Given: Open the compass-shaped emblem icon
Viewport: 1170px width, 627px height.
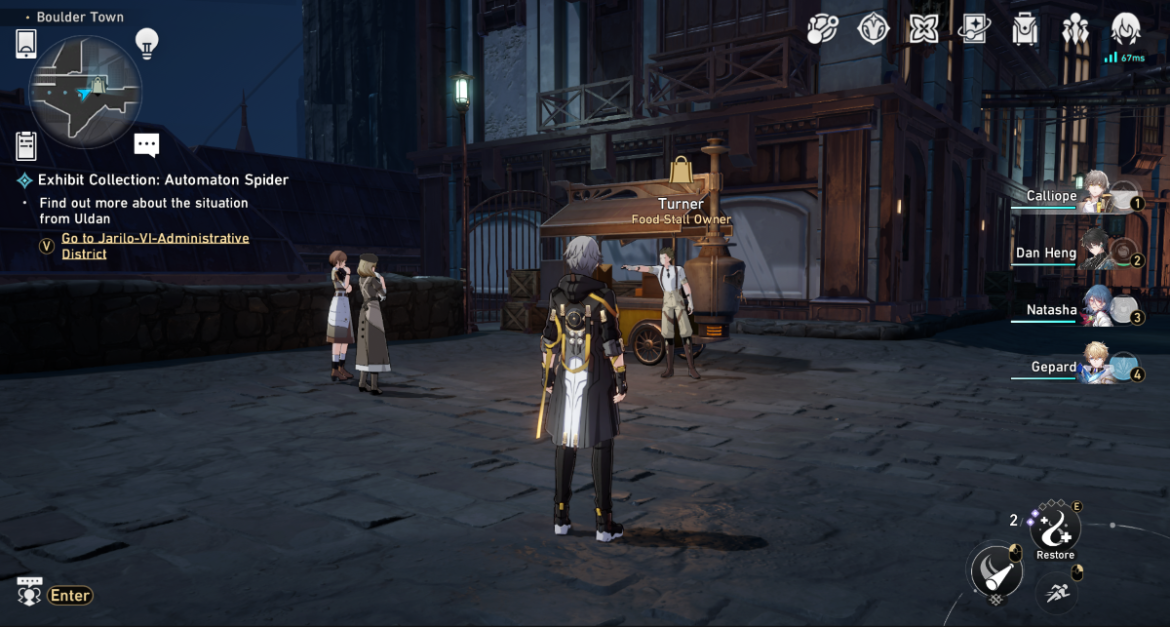Looking at the screenshot, I should [x=873, y=29].
